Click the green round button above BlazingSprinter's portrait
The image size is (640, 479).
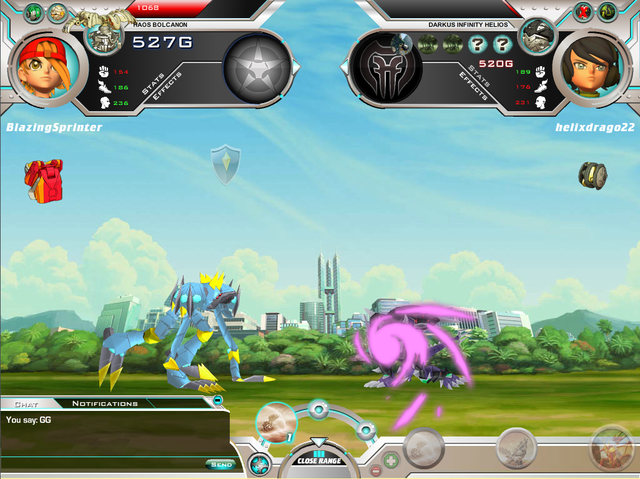[33, 13]
